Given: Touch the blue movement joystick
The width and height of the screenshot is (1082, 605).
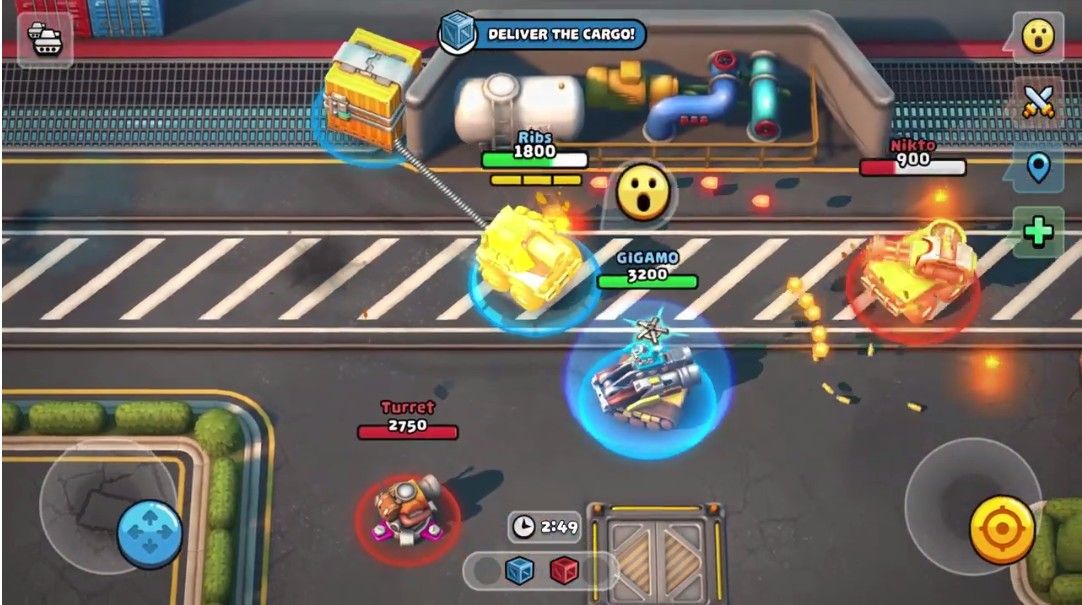Looking at the screenshot, I should (x=150, y=534).
